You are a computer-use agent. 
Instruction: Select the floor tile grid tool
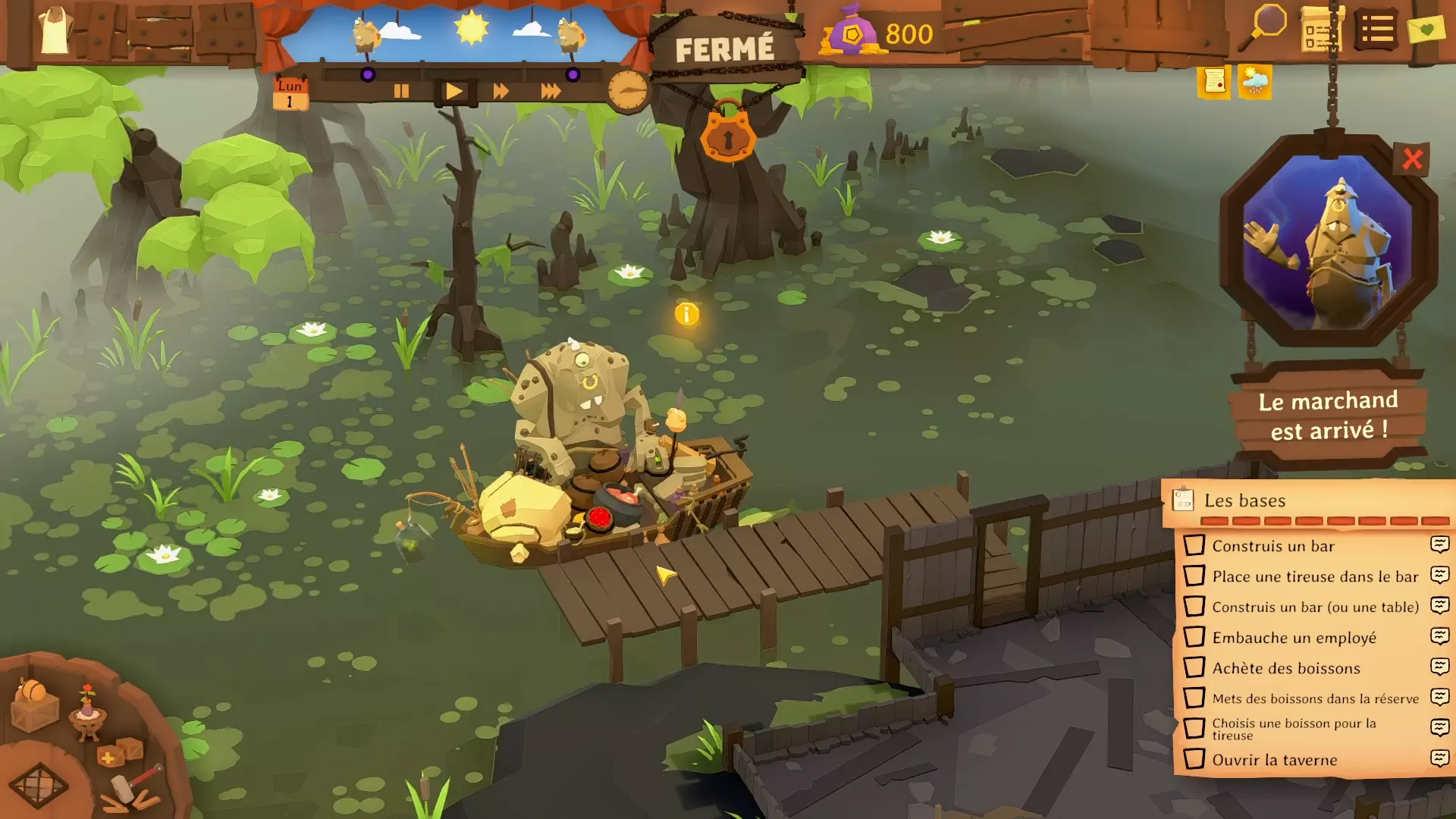38,786
